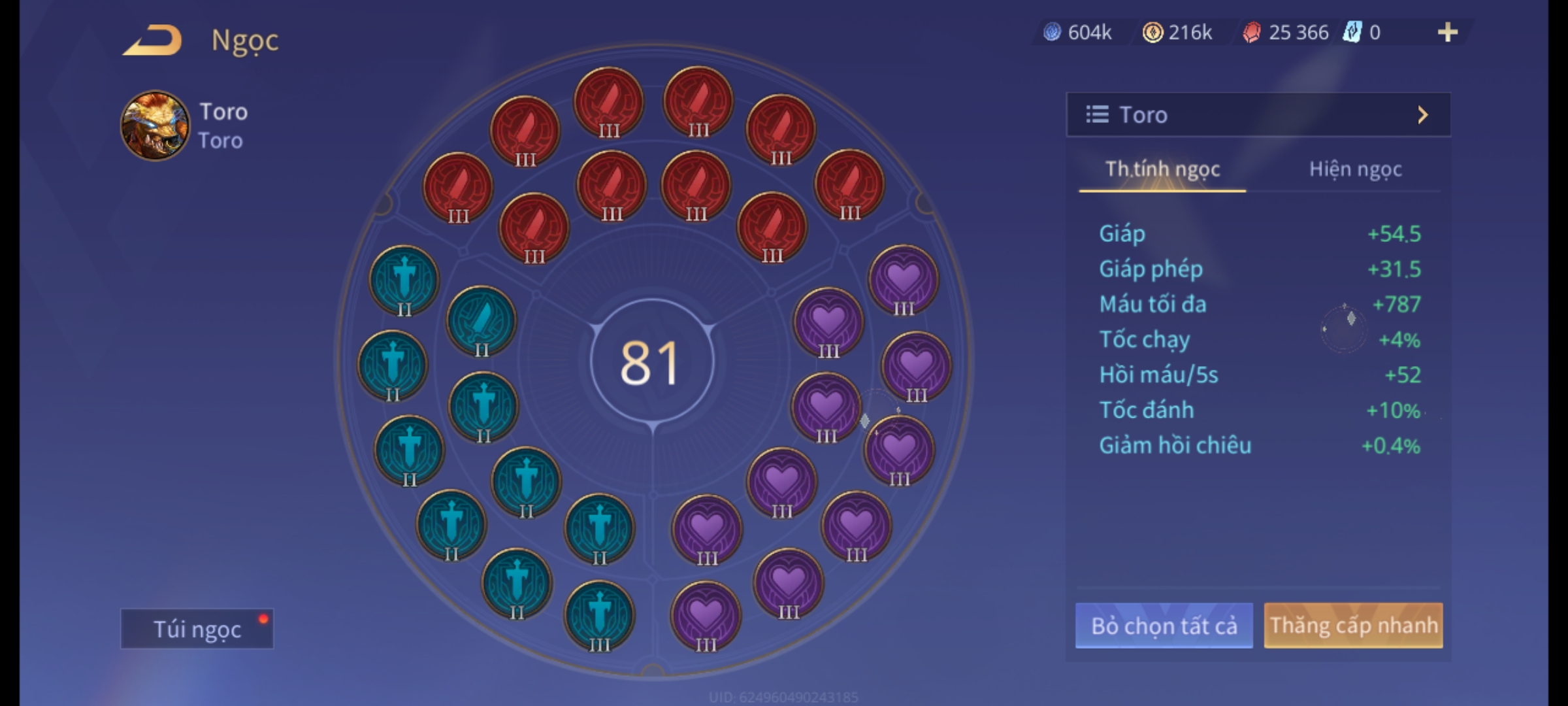Expand the Toro gem page list
Image resolution: width=1568 pixels, height=706 pixels.
[x=1258, y=115]
